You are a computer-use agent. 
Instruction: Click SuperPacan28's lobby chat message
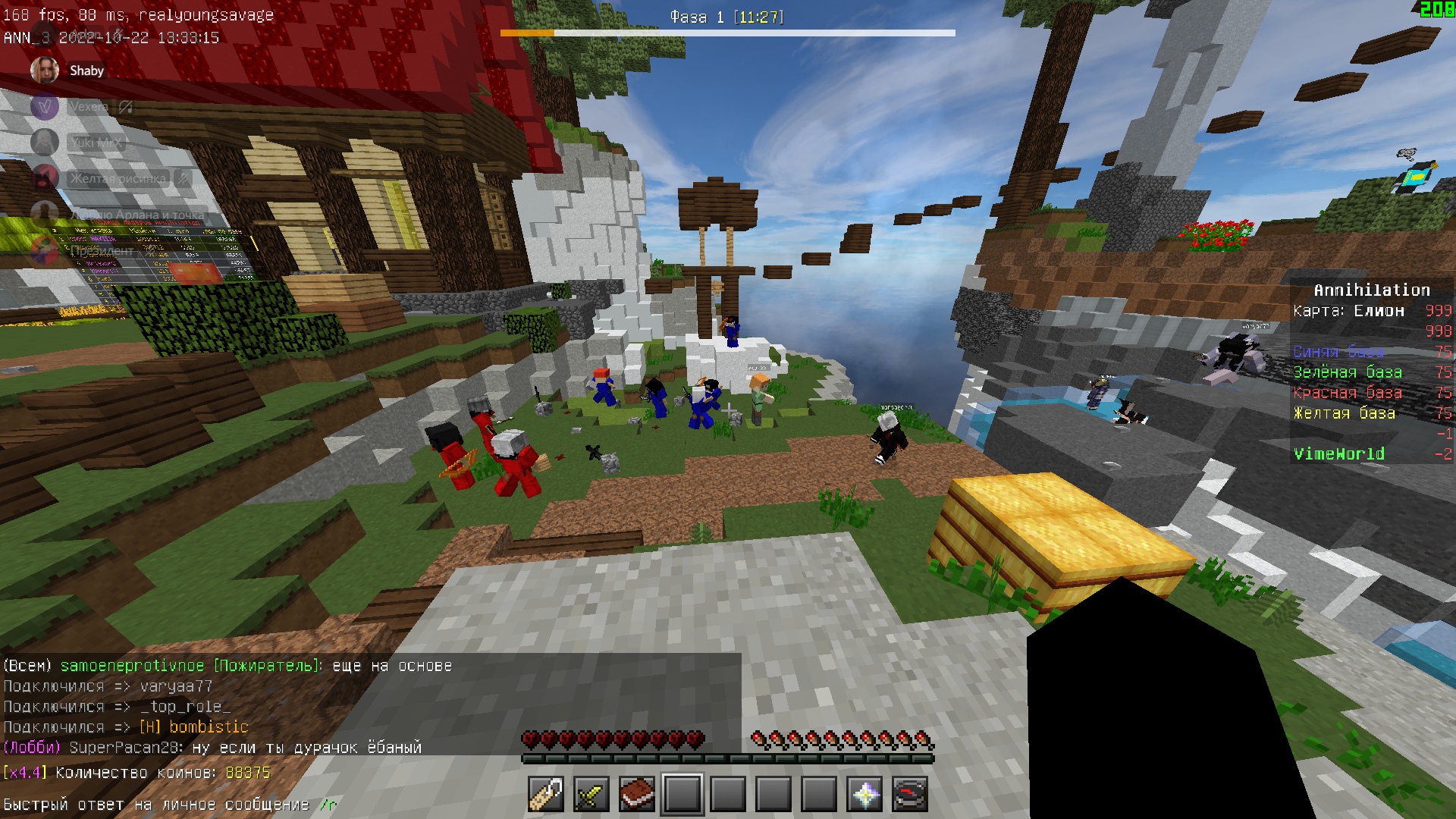point(306,748)
